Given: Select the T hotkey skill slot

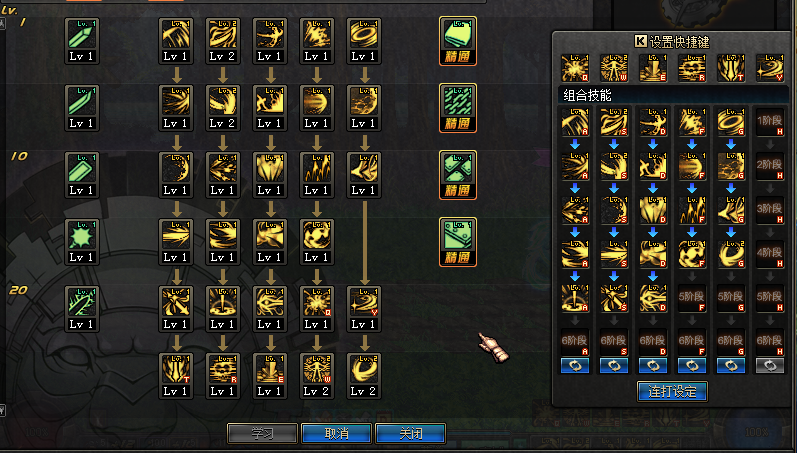Looking at the screenshot, I should point(730,67).
